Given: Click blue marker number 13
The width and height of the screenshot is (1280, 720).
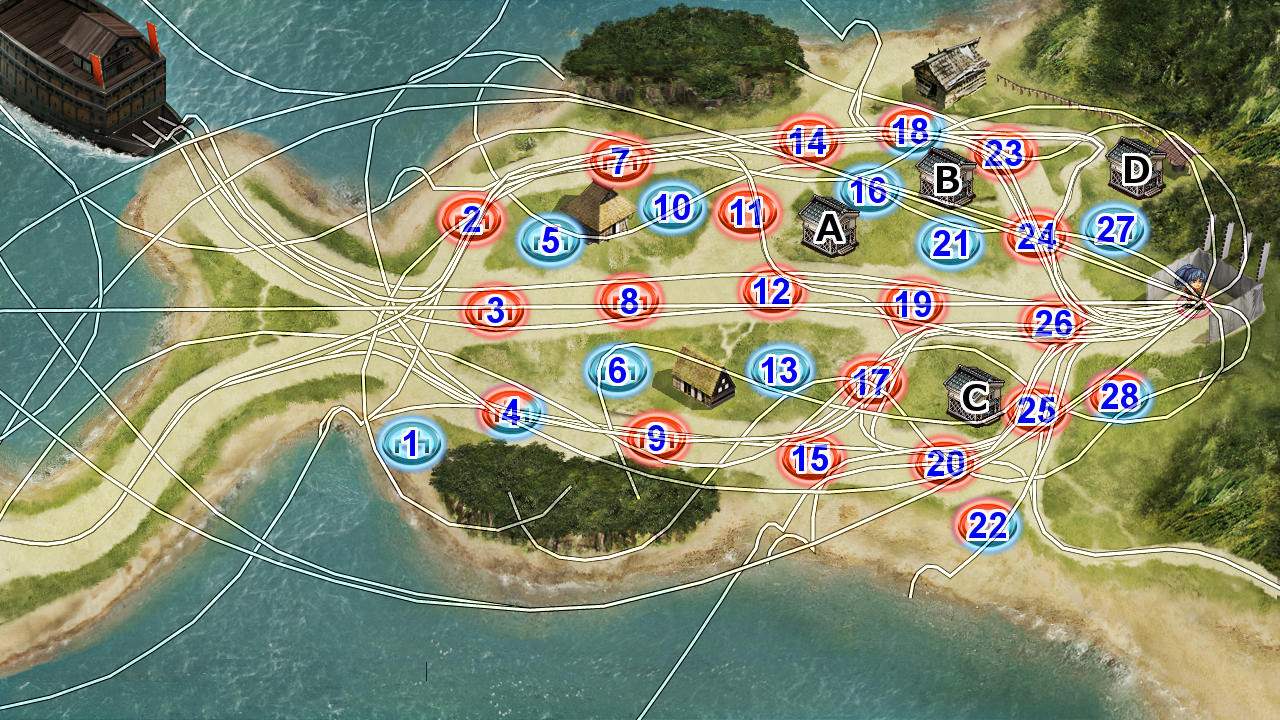Looking at the screenshot, I should point(780,370).
